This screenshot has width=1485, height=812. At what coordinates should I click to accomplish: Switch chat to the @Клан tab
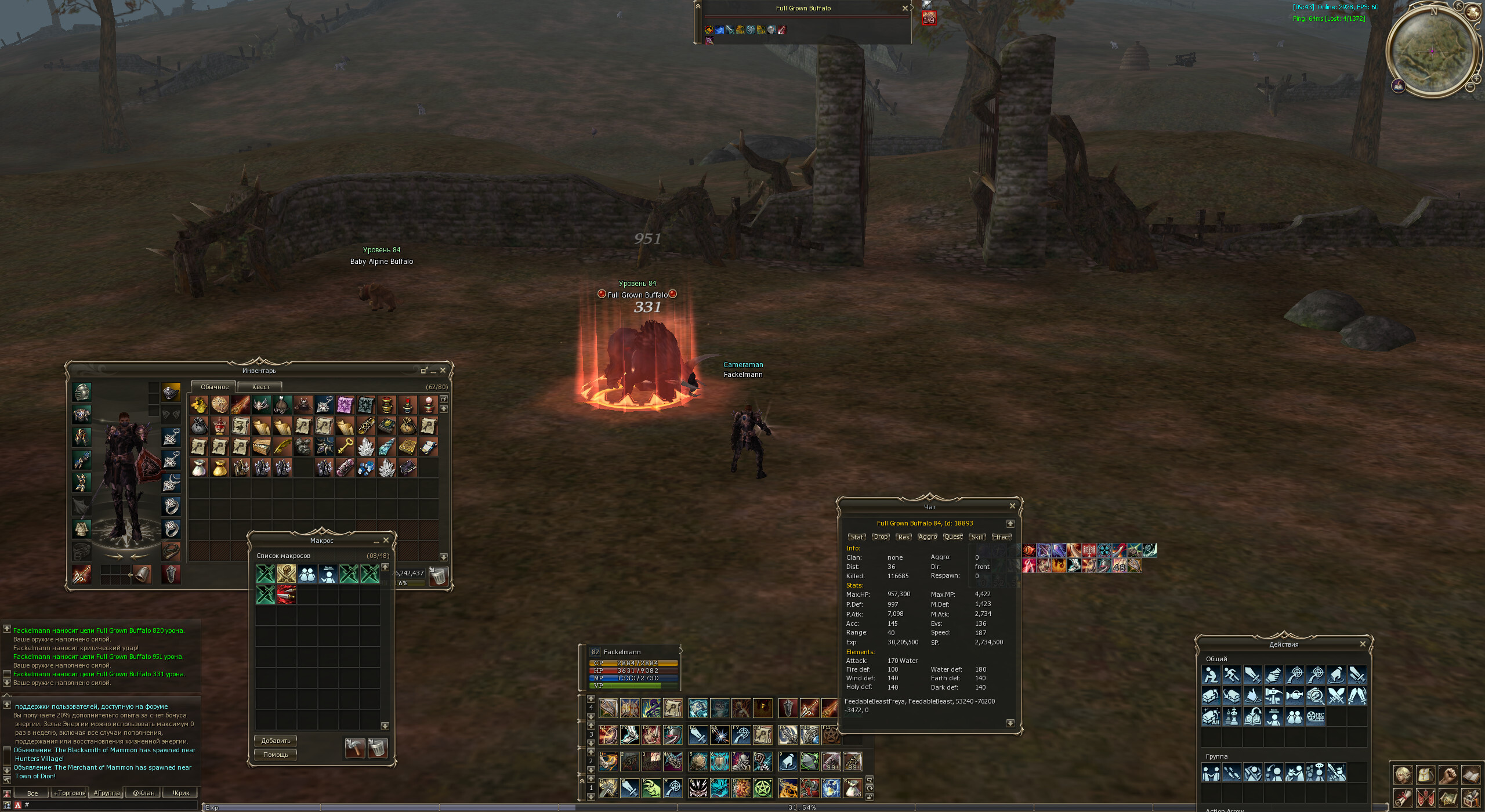tap(143, 793)
